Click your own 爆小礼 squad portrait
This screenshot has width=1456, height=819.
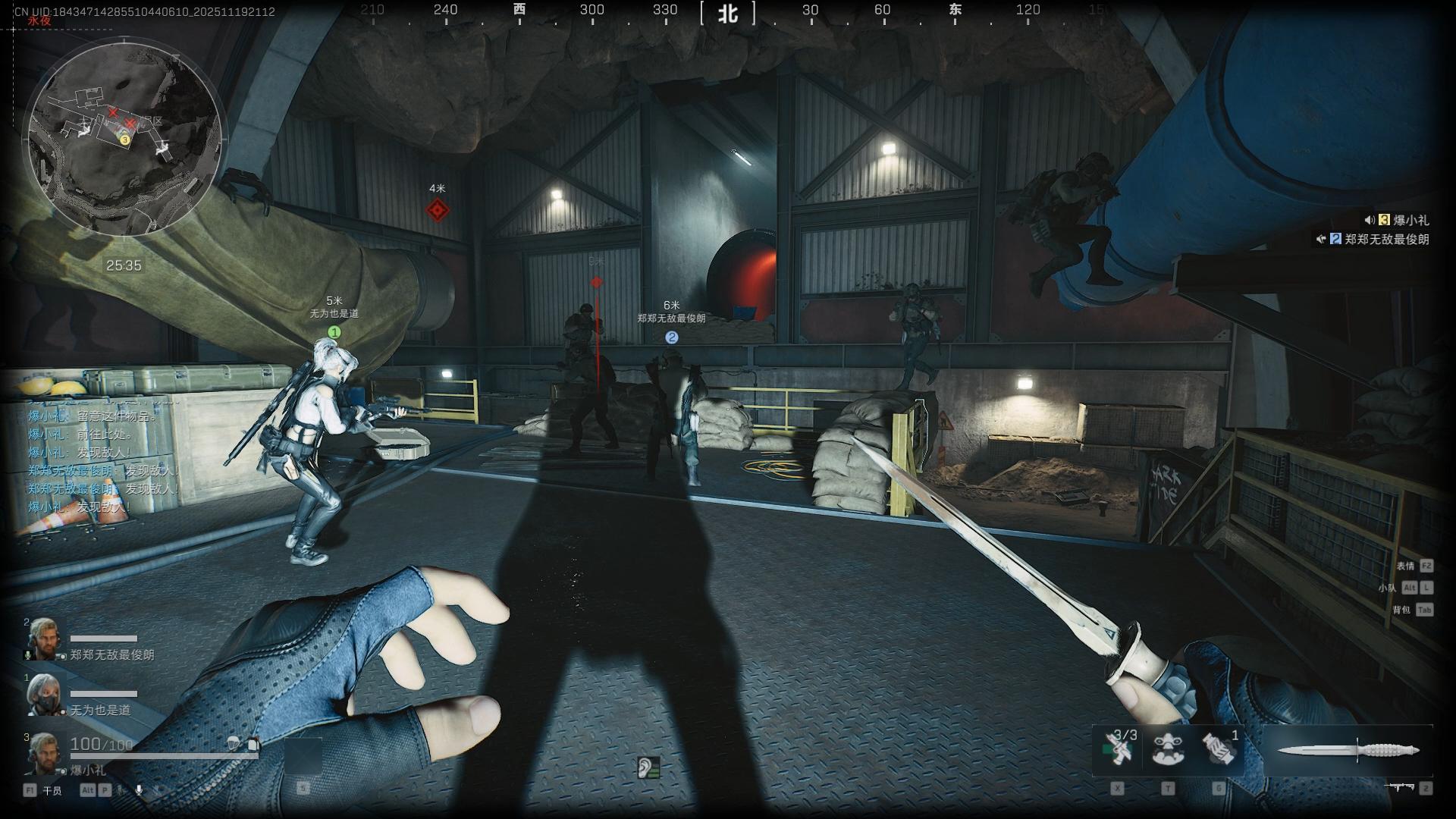click(42, 752)
